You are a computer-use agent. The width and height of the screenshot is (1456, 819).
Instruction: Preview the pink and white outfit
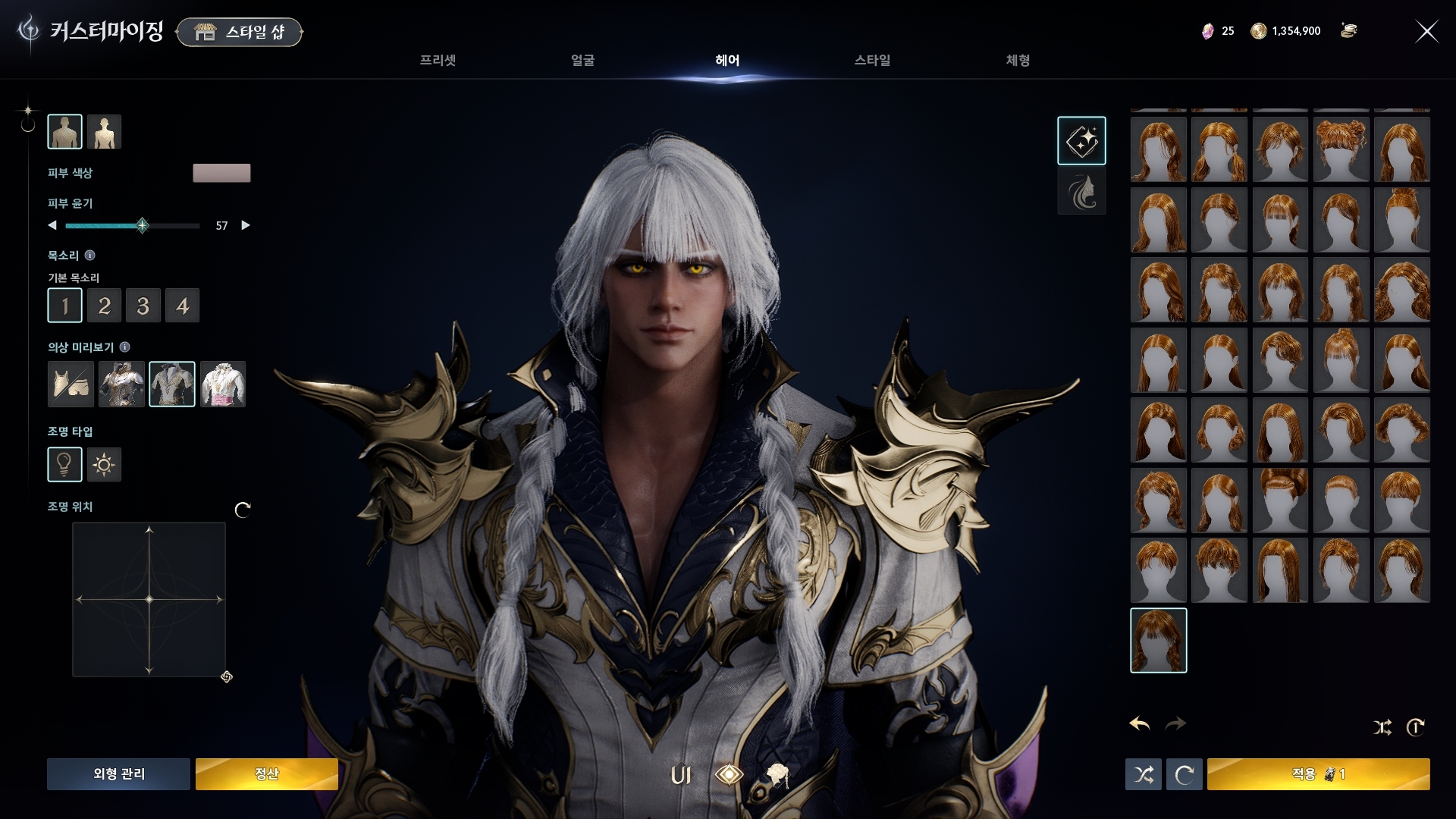(x=223, y=384)
